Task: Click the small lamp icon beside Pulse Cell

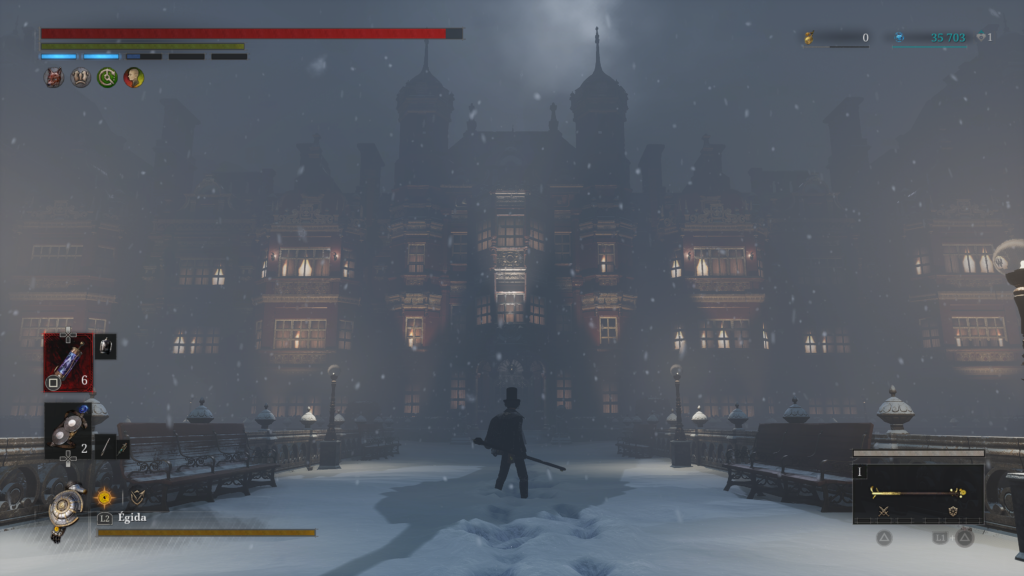Action: pyautogui.click(x=105, y=346)
